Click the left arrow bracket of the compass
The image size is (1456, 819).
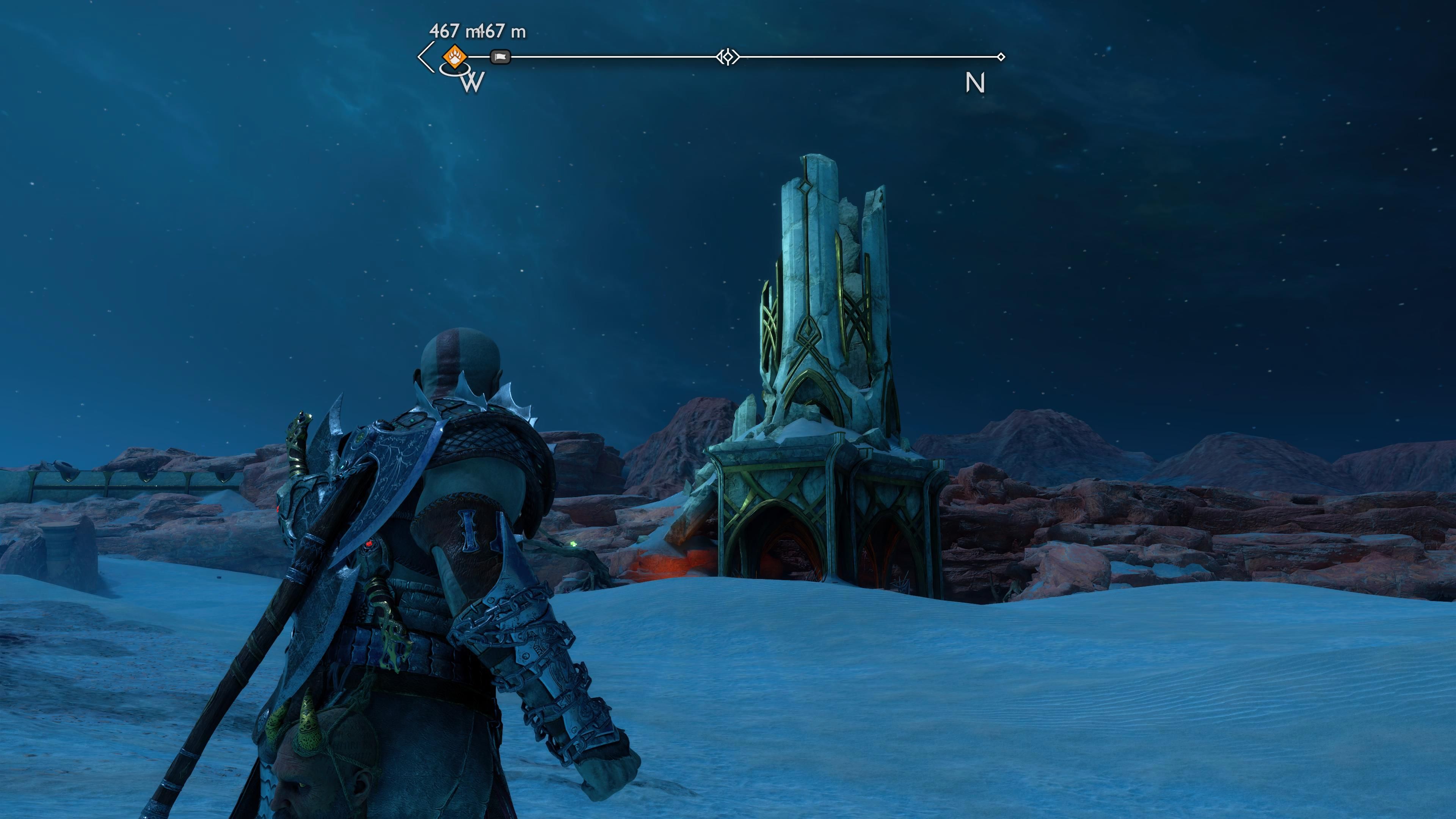[x=425, y=56]
